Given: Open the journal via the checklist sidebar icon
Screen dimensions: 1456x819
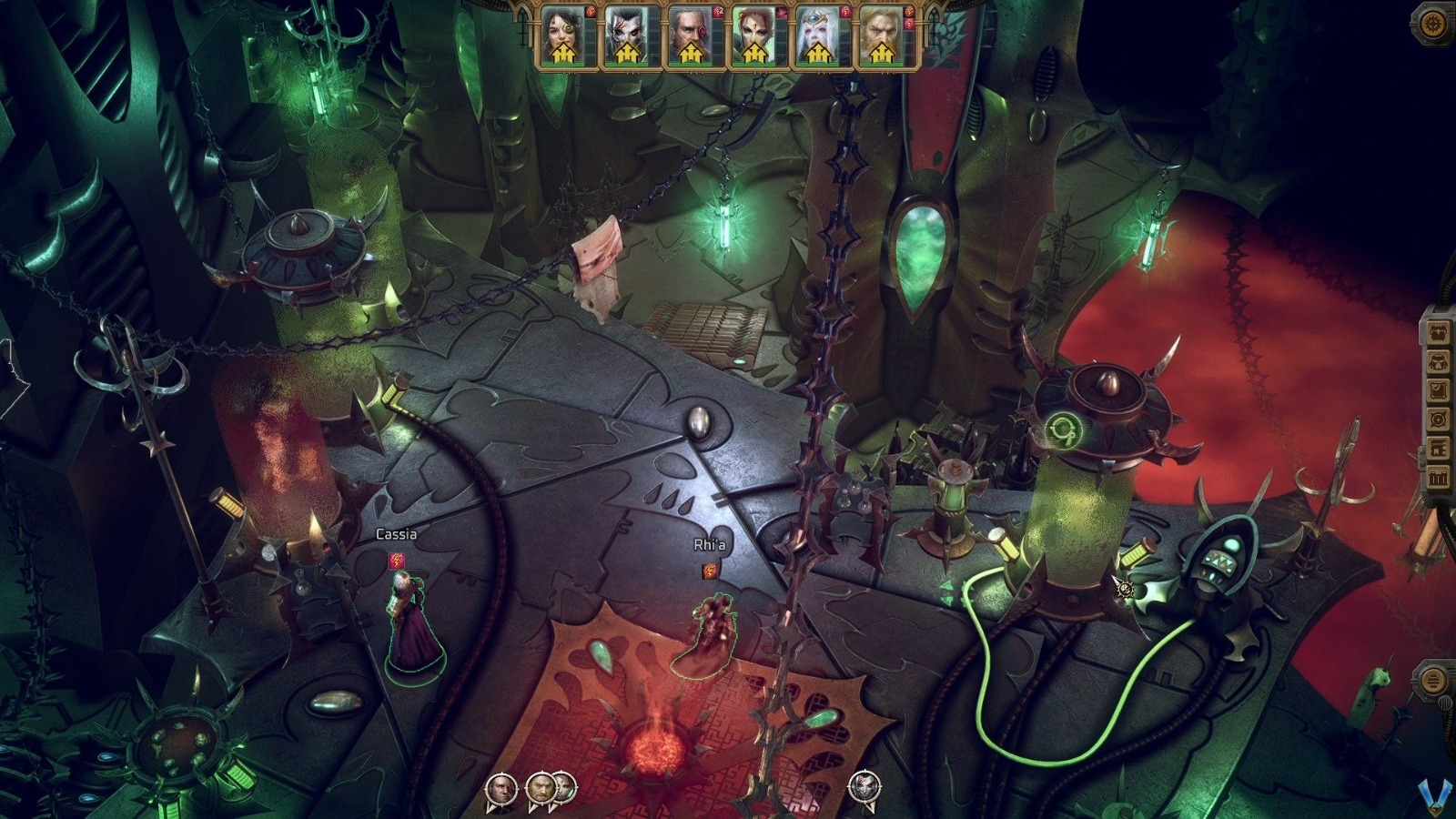Looking at the screenshot, I should click(1438, 389).
